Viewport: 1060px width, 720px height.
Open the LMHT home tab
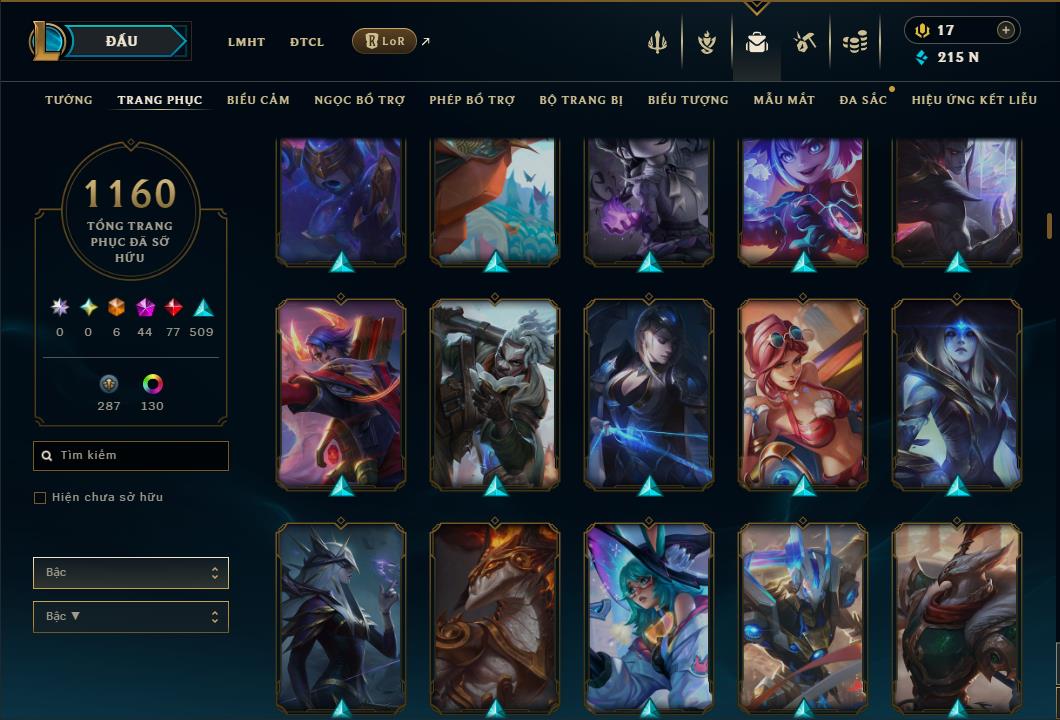[246, 42]
